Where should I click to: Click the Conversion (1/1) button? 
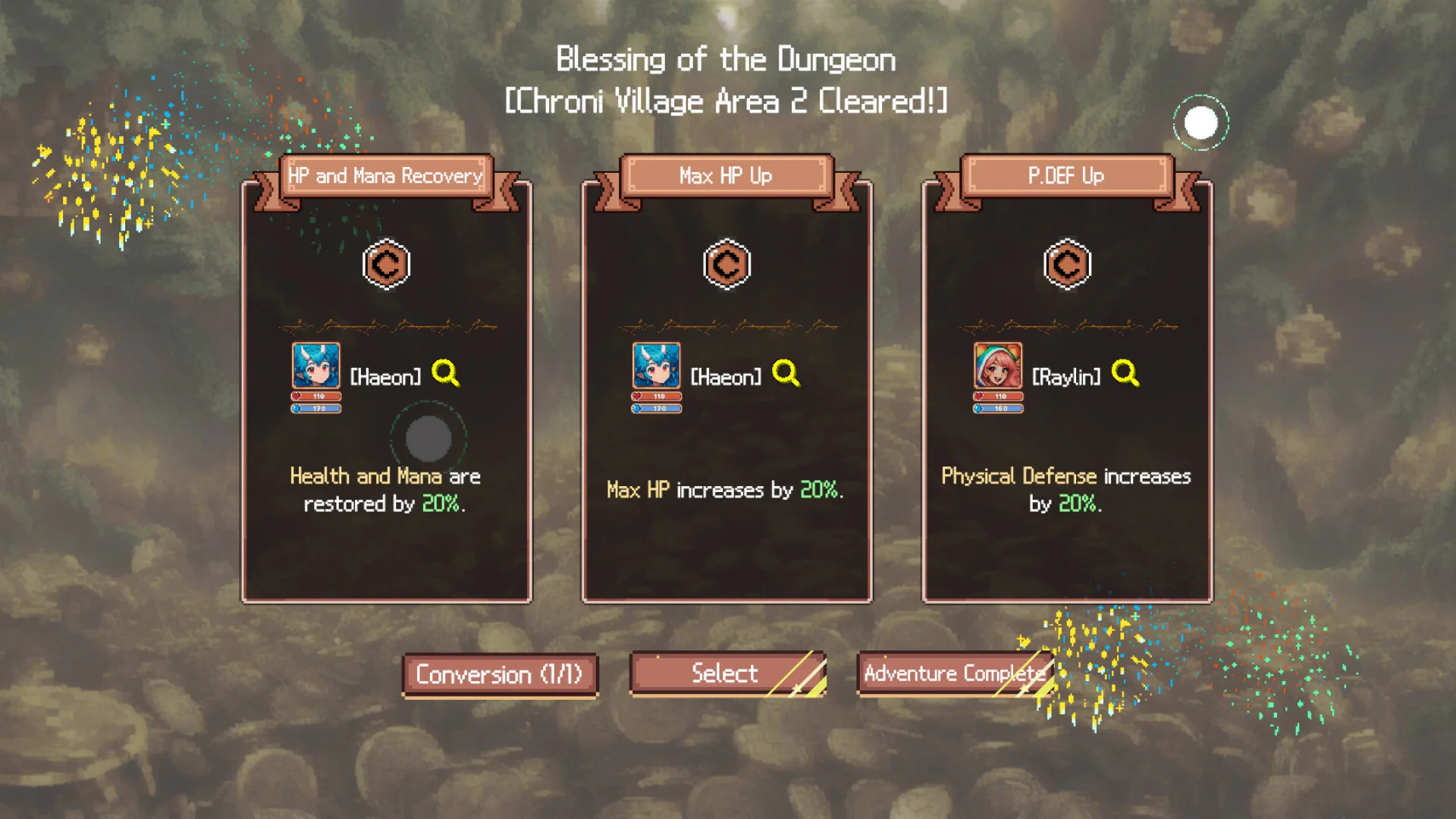click(500, 674)
